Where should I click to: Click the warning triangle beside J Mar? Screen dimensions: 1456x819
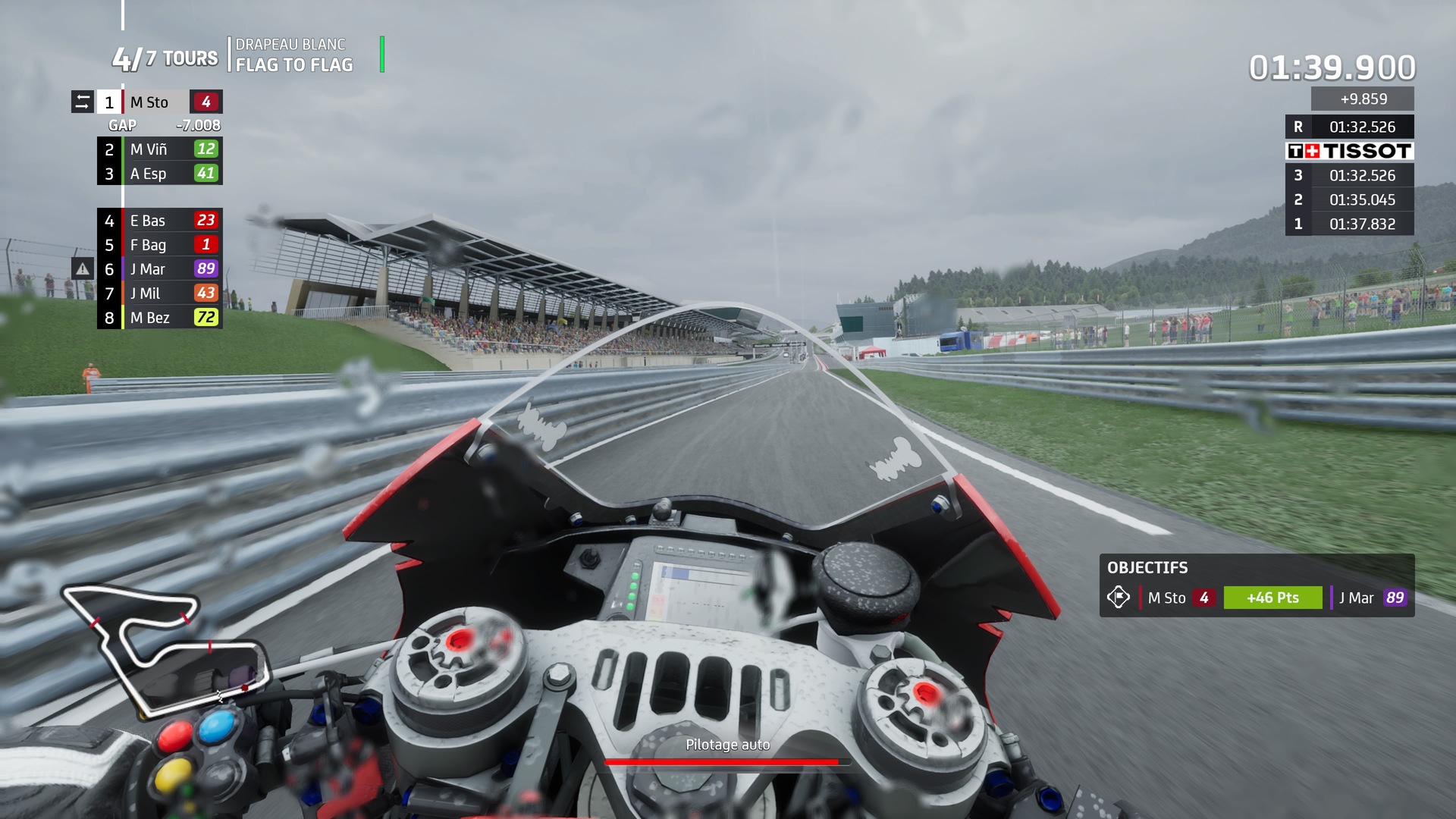click(83, 268)
